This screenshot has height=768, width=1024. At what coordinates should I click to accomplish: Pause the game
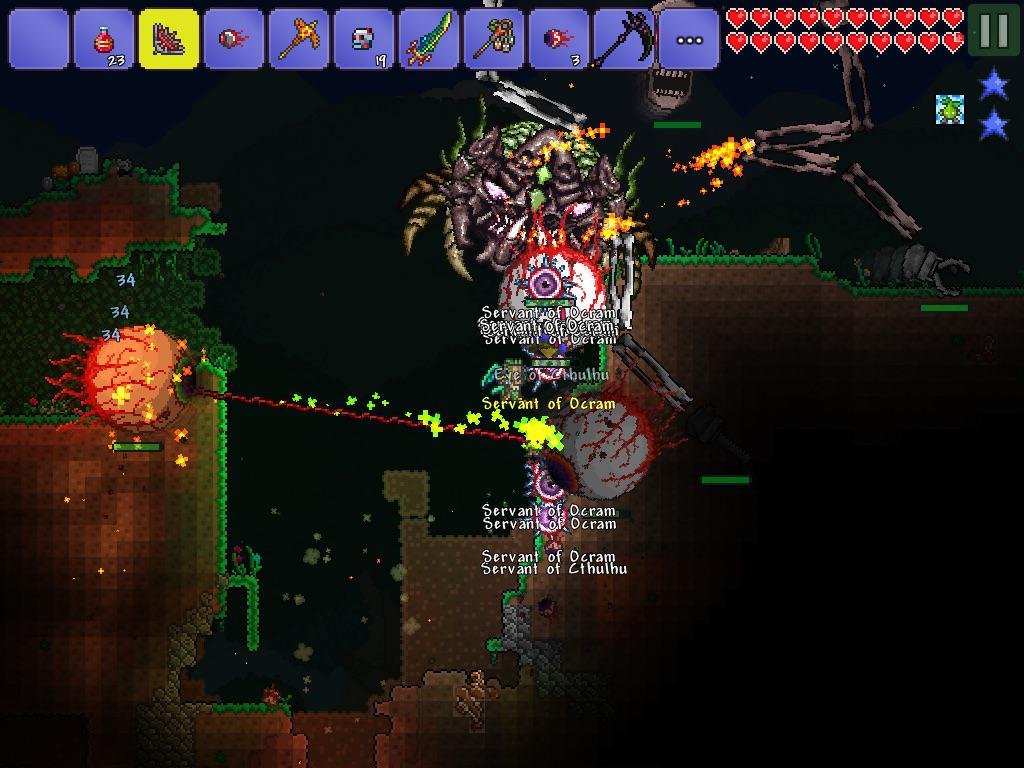tap(993, 31)
